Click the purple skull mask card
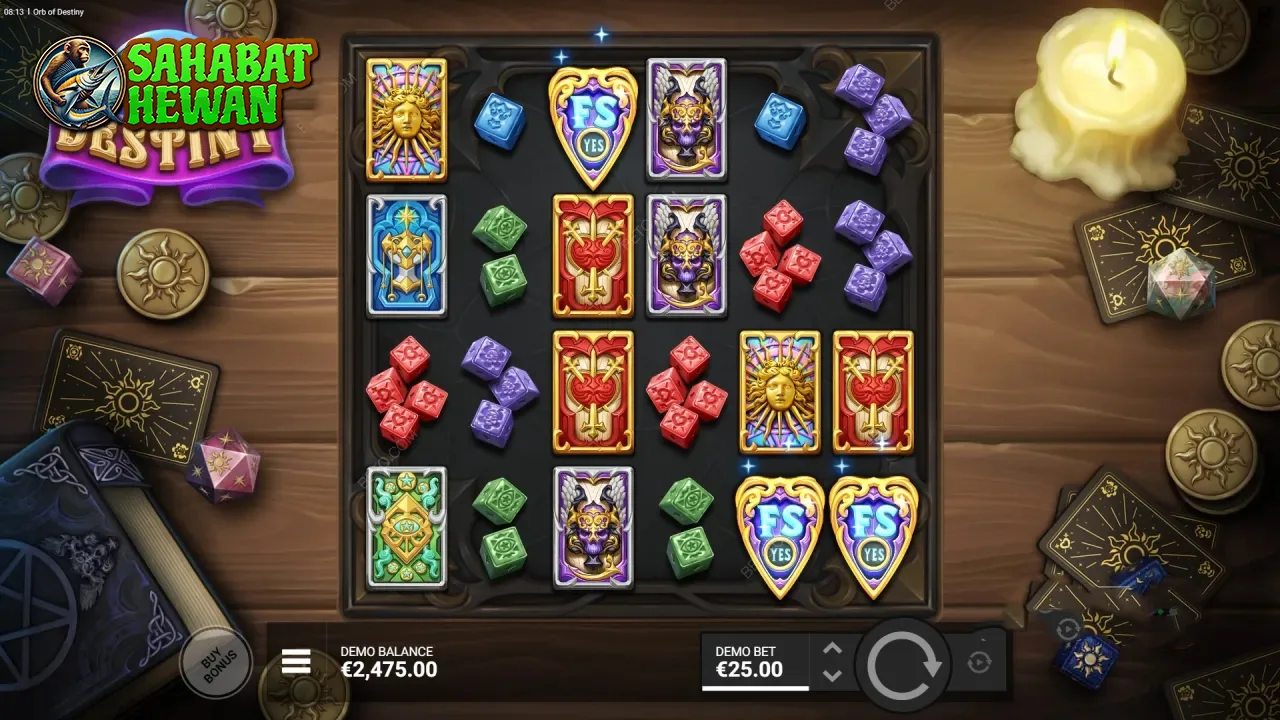1280x720 pixels. 686,120
